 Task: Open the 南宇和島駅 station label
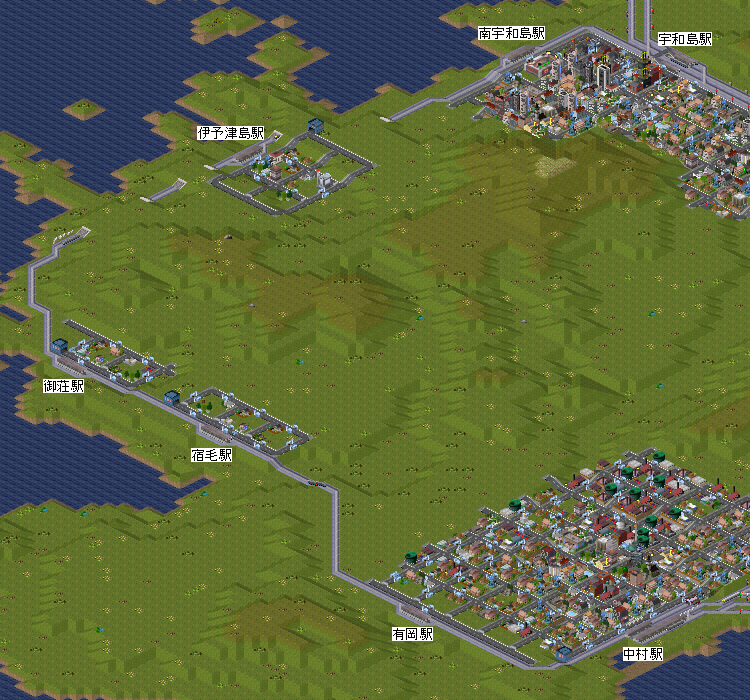coord(512,33)
